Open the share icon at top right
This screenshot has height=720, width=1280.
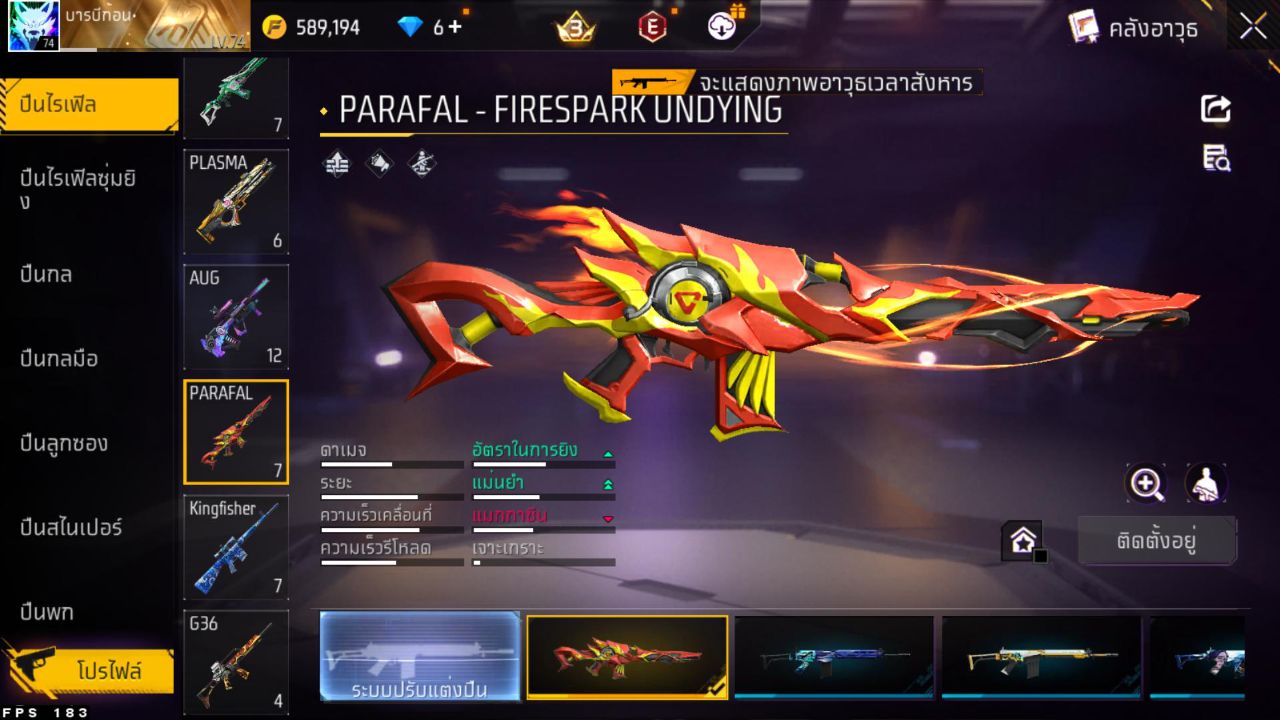1214,110
